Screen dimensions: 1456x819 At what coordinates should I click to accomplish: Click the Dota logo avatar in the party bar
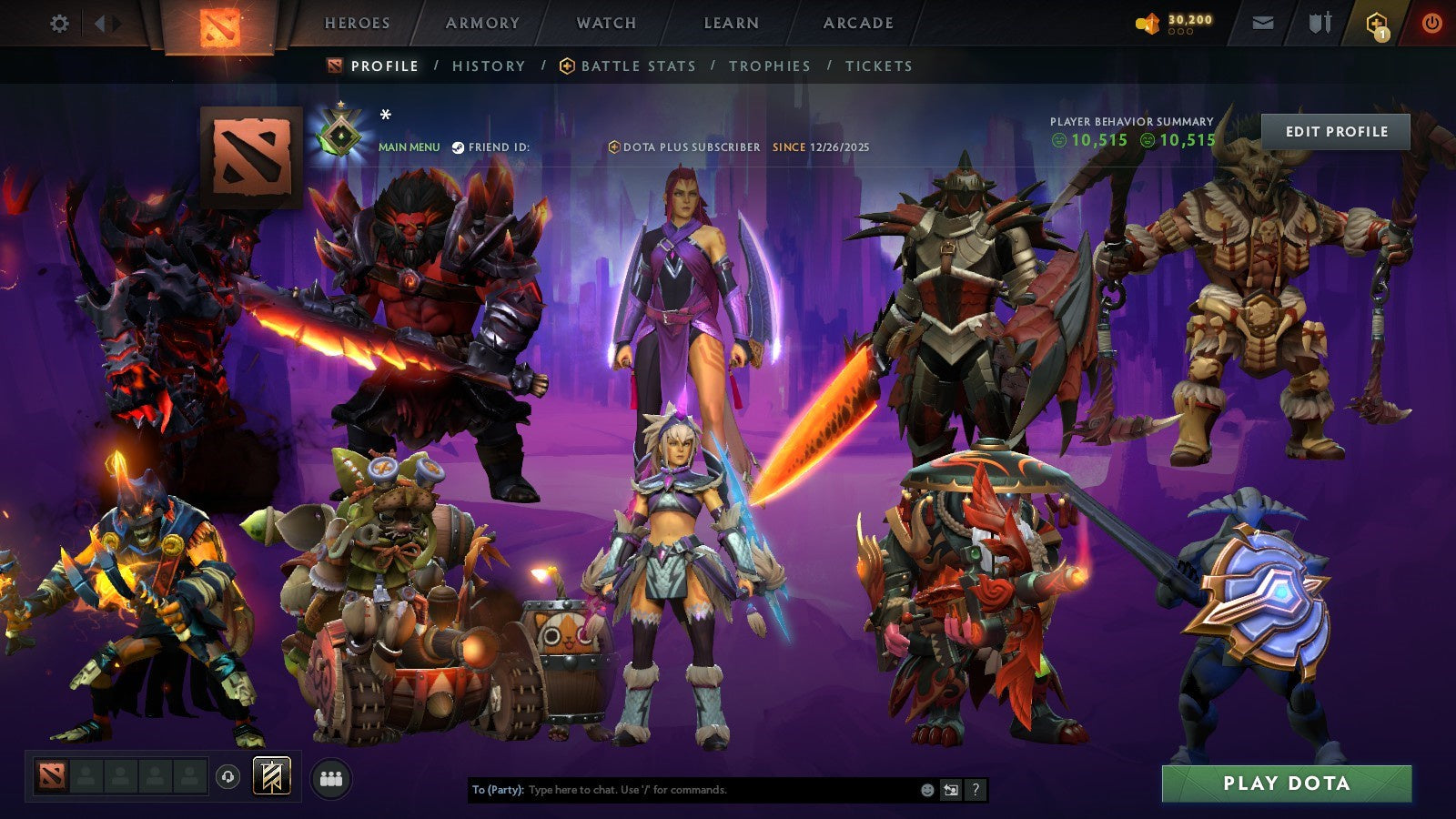(53, 774)
